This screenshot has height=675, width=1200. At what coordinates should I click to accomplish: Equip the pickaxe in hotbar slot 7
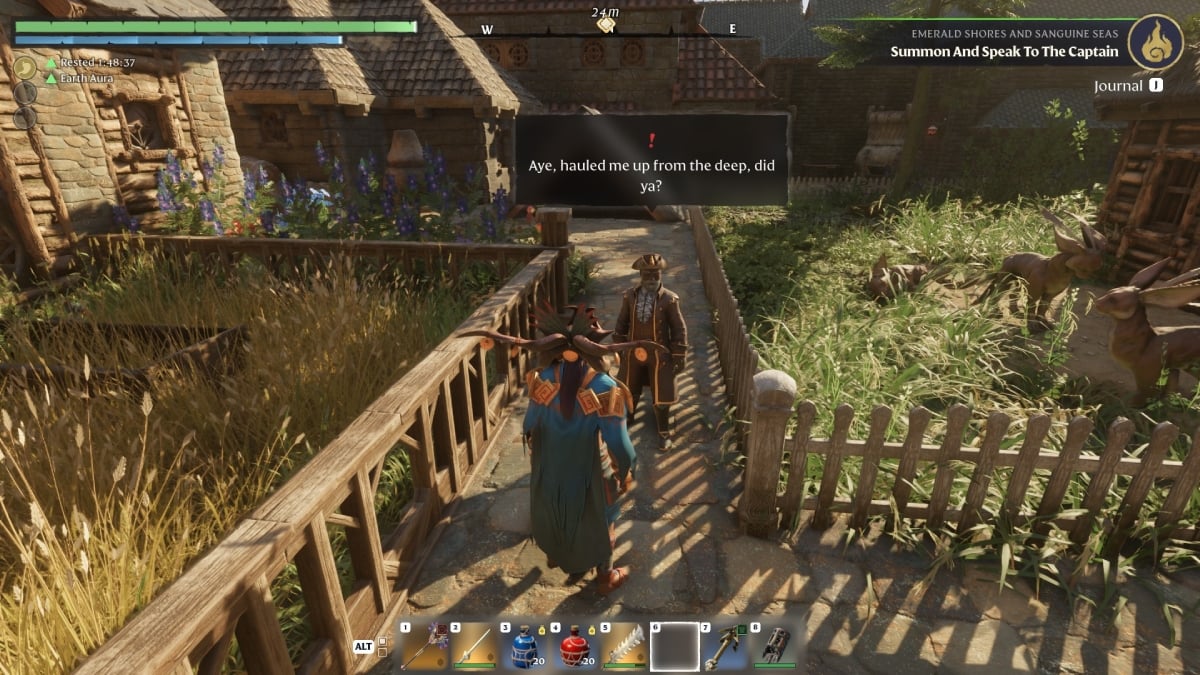(x=725, y=646)
